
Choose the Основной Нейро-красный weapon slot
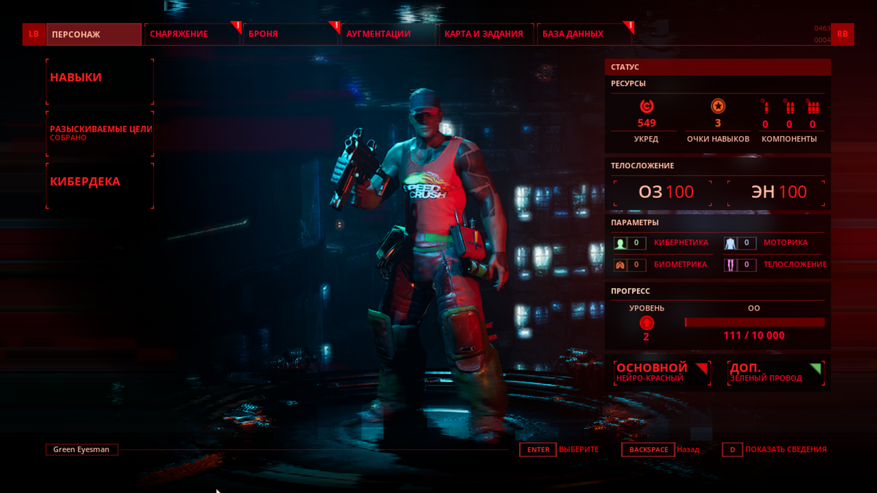662,372
